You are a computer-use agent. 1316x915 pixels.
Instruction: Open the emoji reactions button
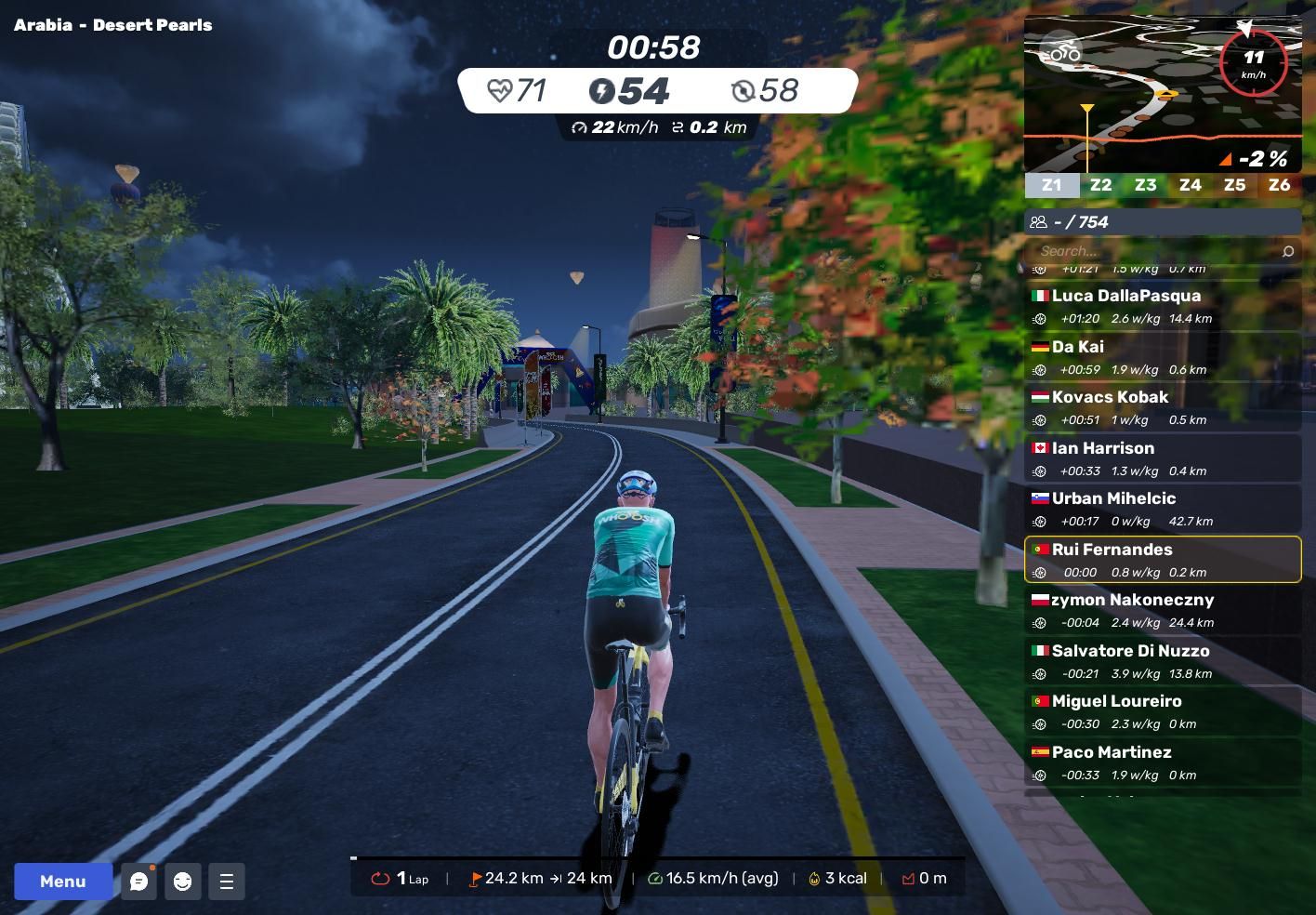[x=183, y=882]
